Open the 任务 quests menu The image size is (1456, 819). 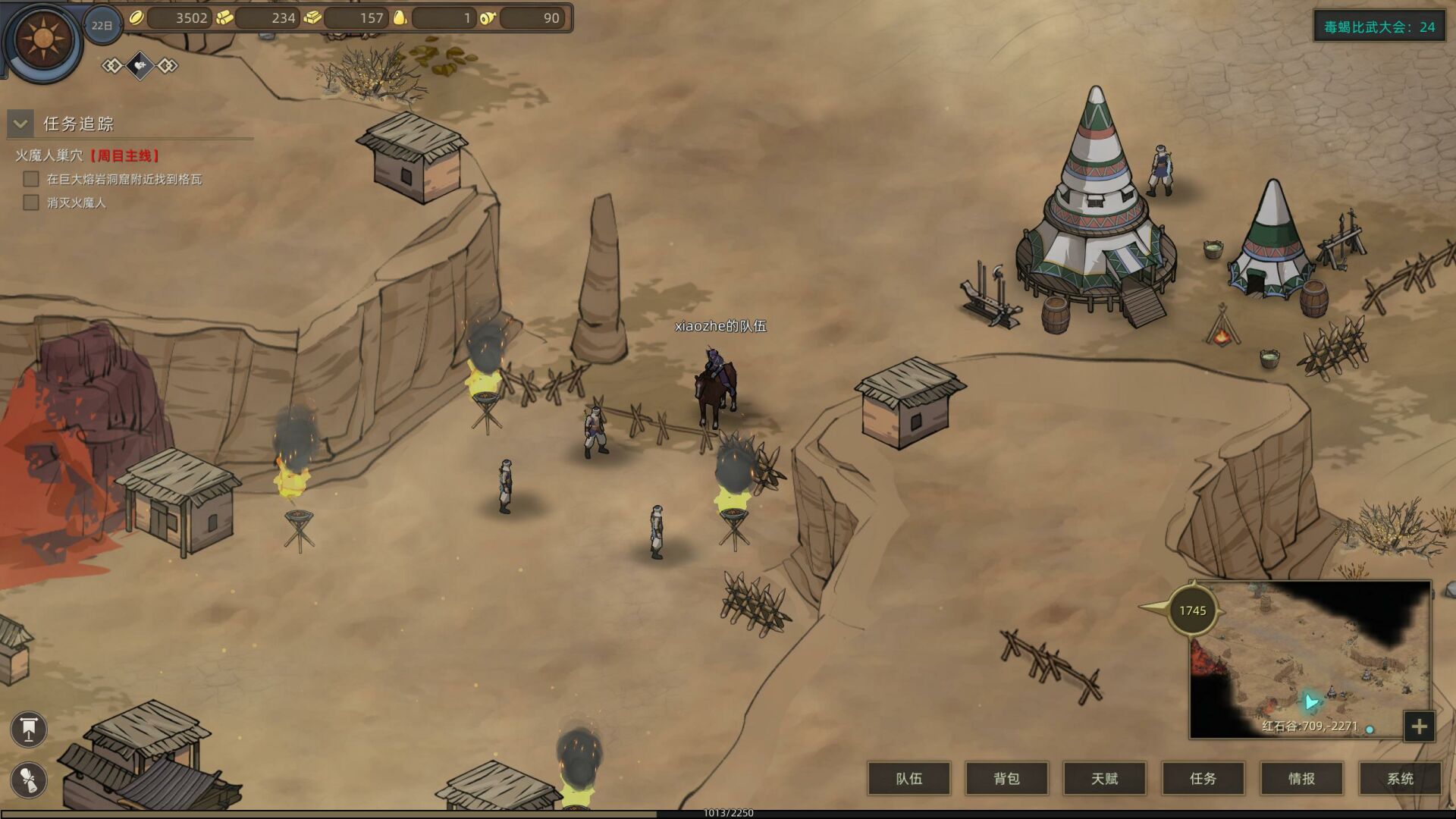(x=1203, y=779)
